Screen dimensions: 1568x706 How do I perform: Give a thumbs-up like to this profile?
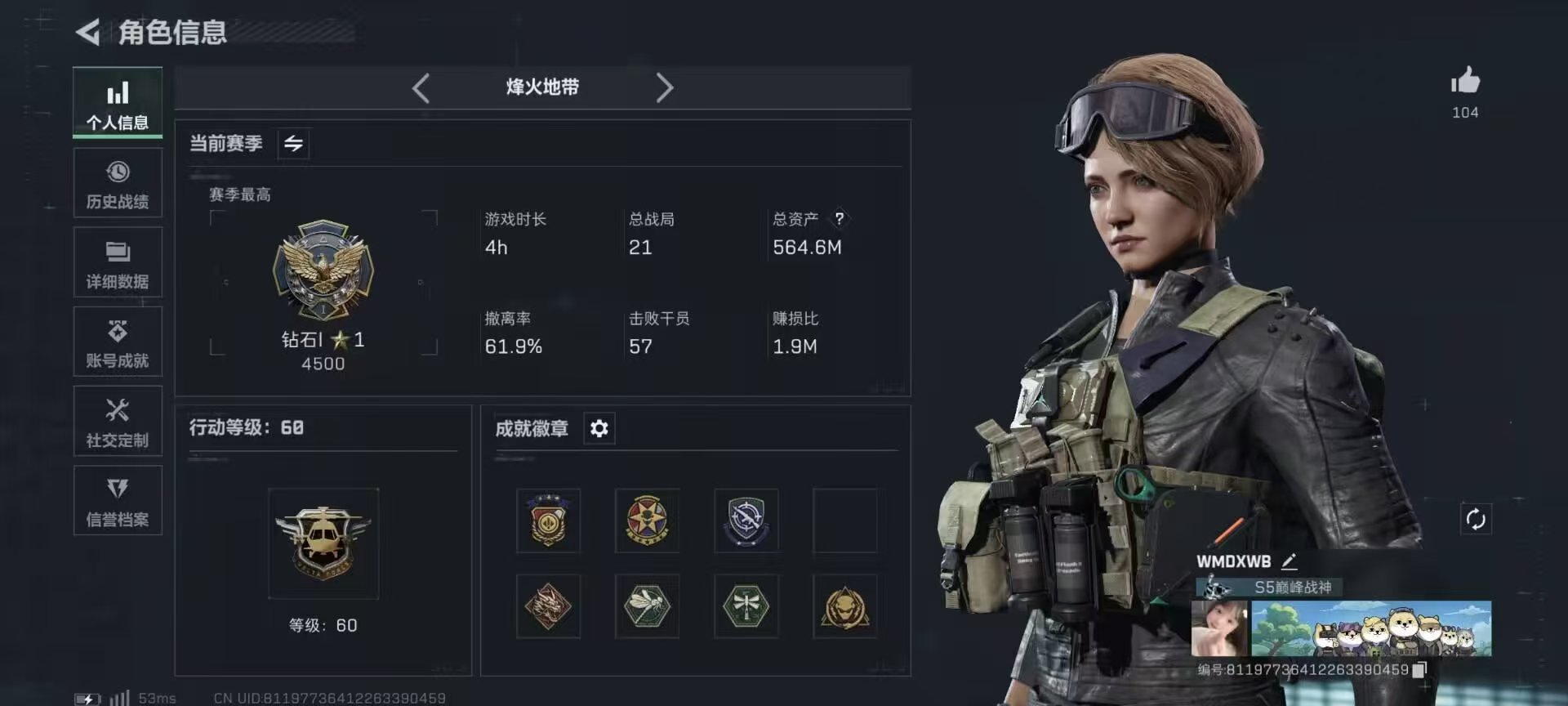(x=1465, y=82)
